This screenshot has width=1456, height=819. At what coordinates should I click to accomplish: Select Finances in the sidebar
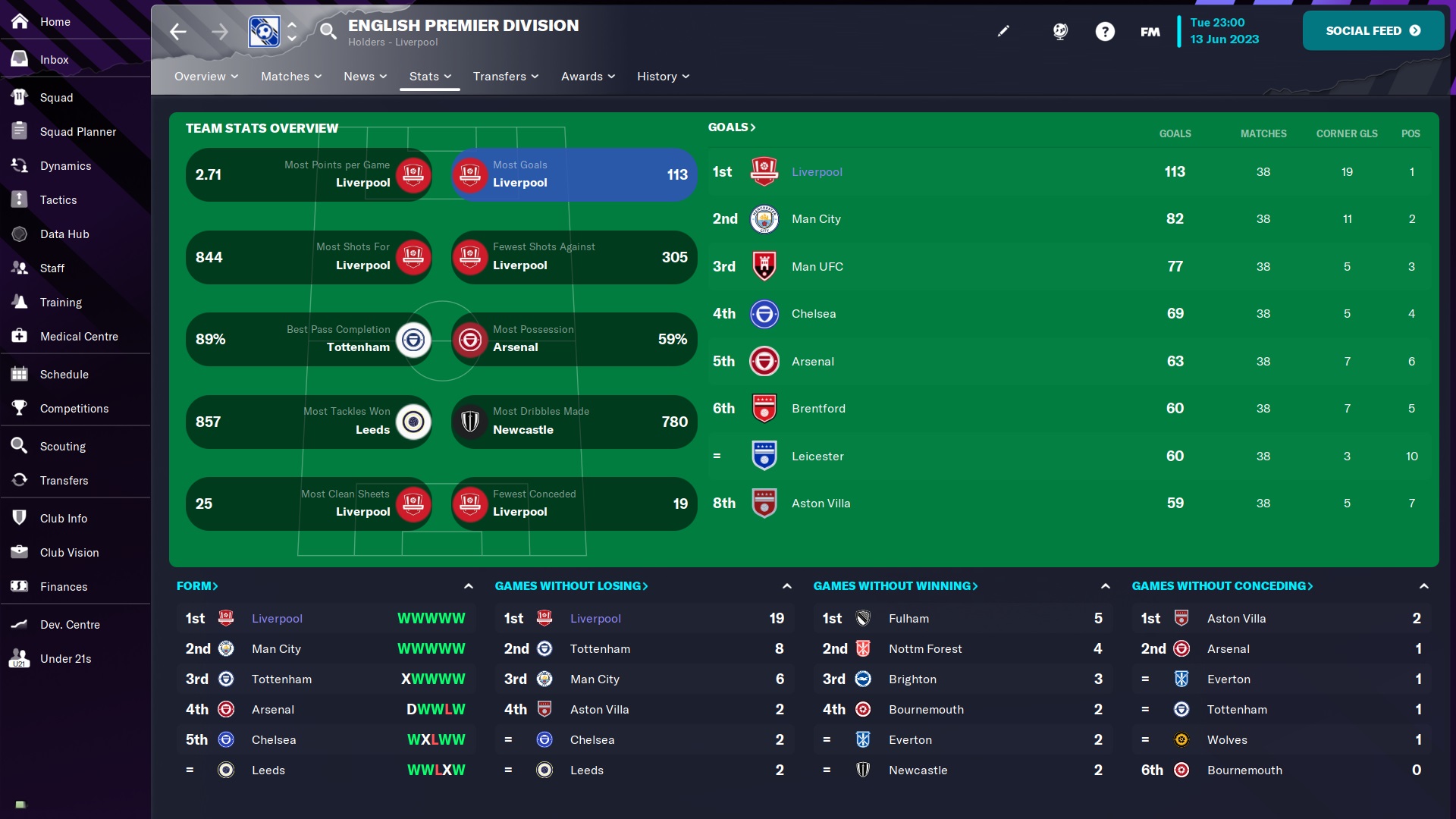click(x=64, y=587)
